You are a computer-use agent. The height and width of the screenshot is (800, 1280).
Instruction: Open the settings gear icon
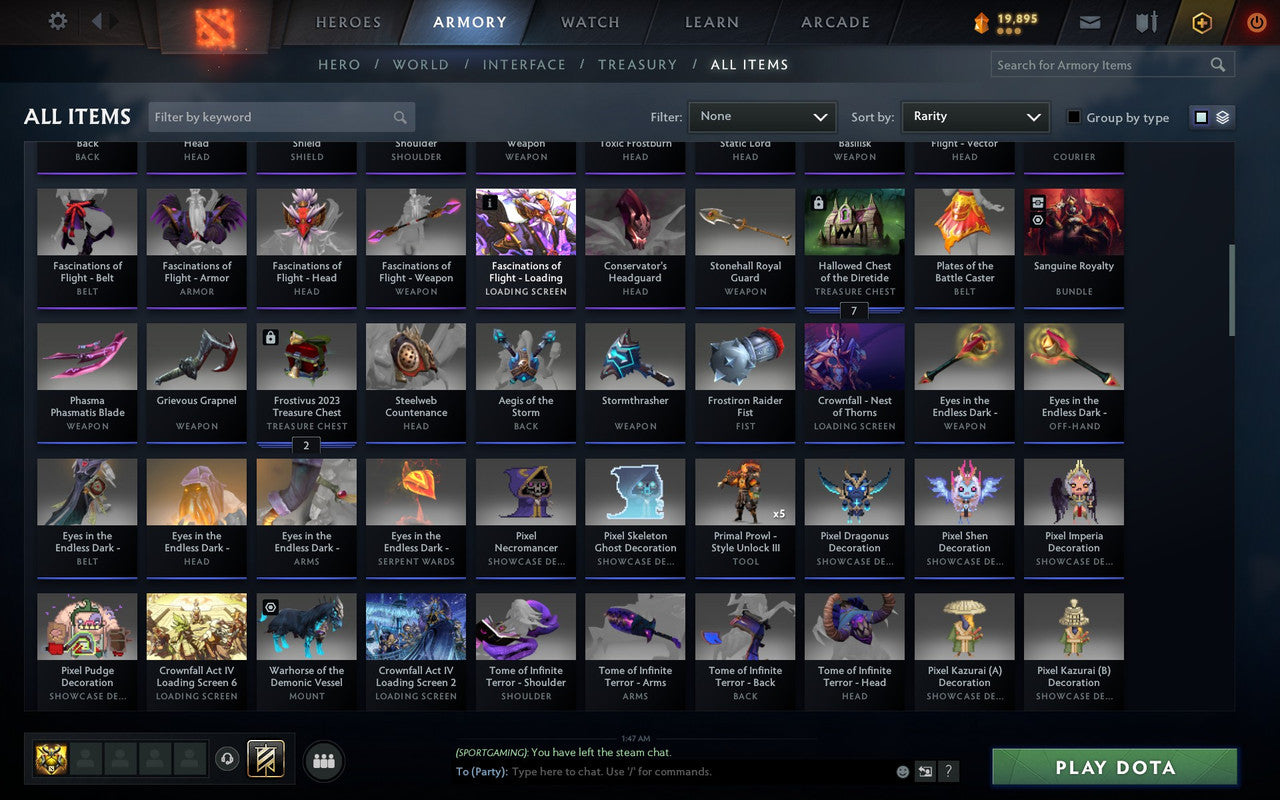tap(57, 21)
